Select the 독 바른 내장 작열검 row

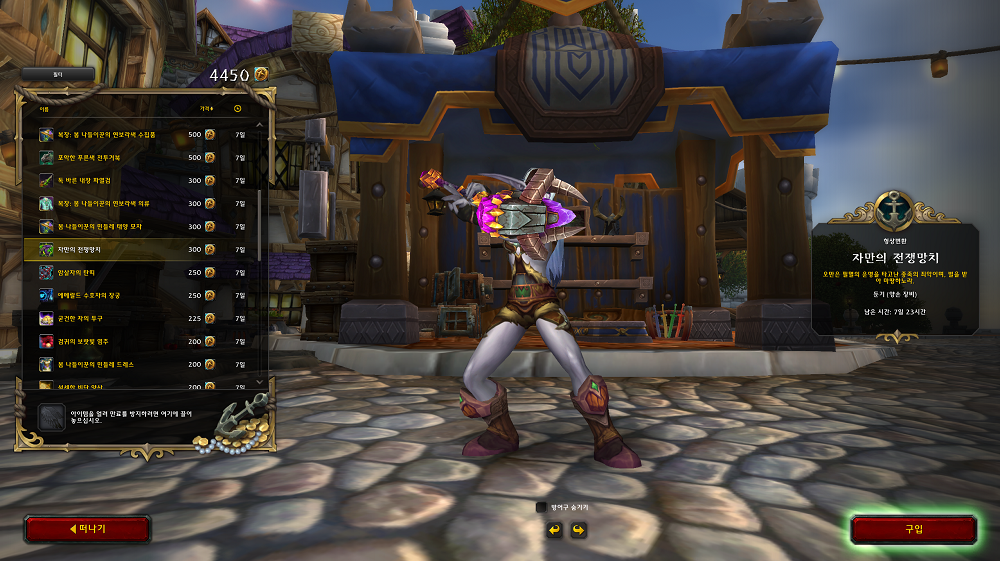coord(140,181)
